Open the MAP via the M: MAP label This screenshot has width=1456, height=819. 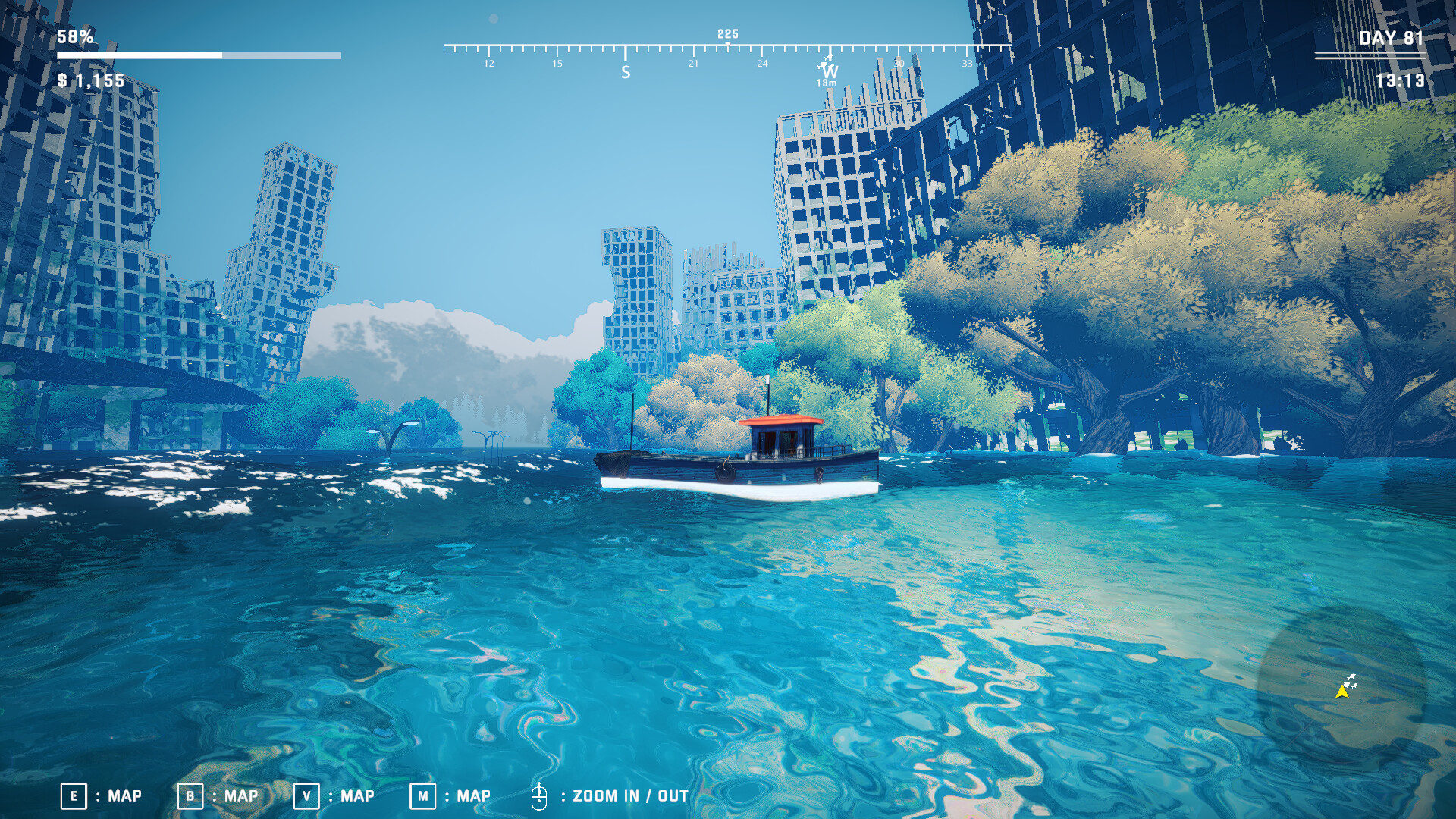click(472, 796)
